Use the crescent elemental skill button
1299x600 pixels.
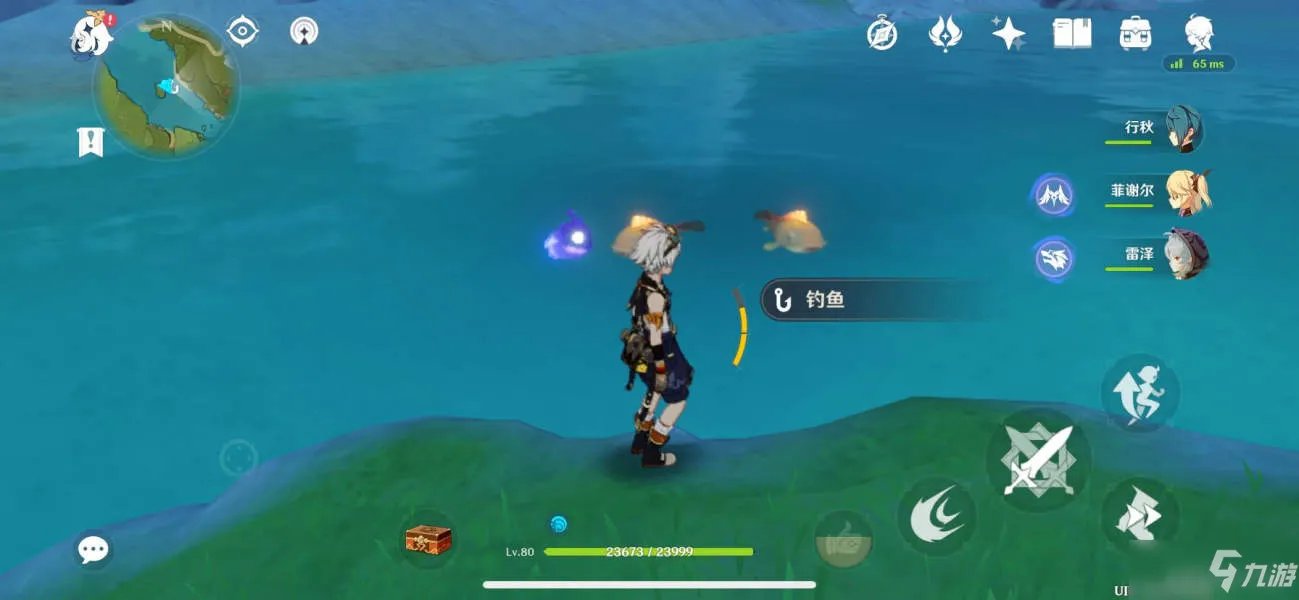[x=937, y=517]
